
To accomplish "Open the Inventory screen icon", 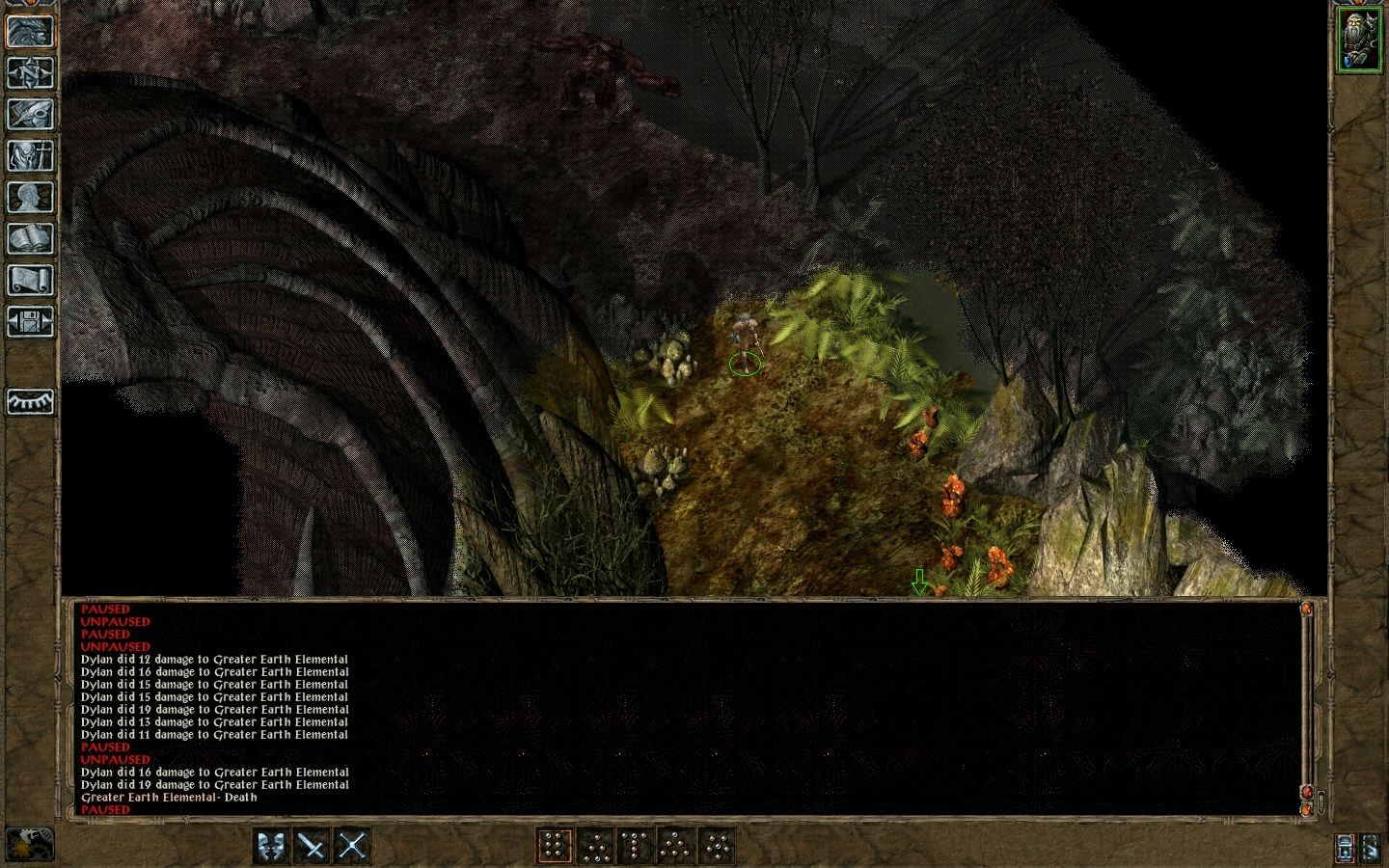I will tap(30, 155).
